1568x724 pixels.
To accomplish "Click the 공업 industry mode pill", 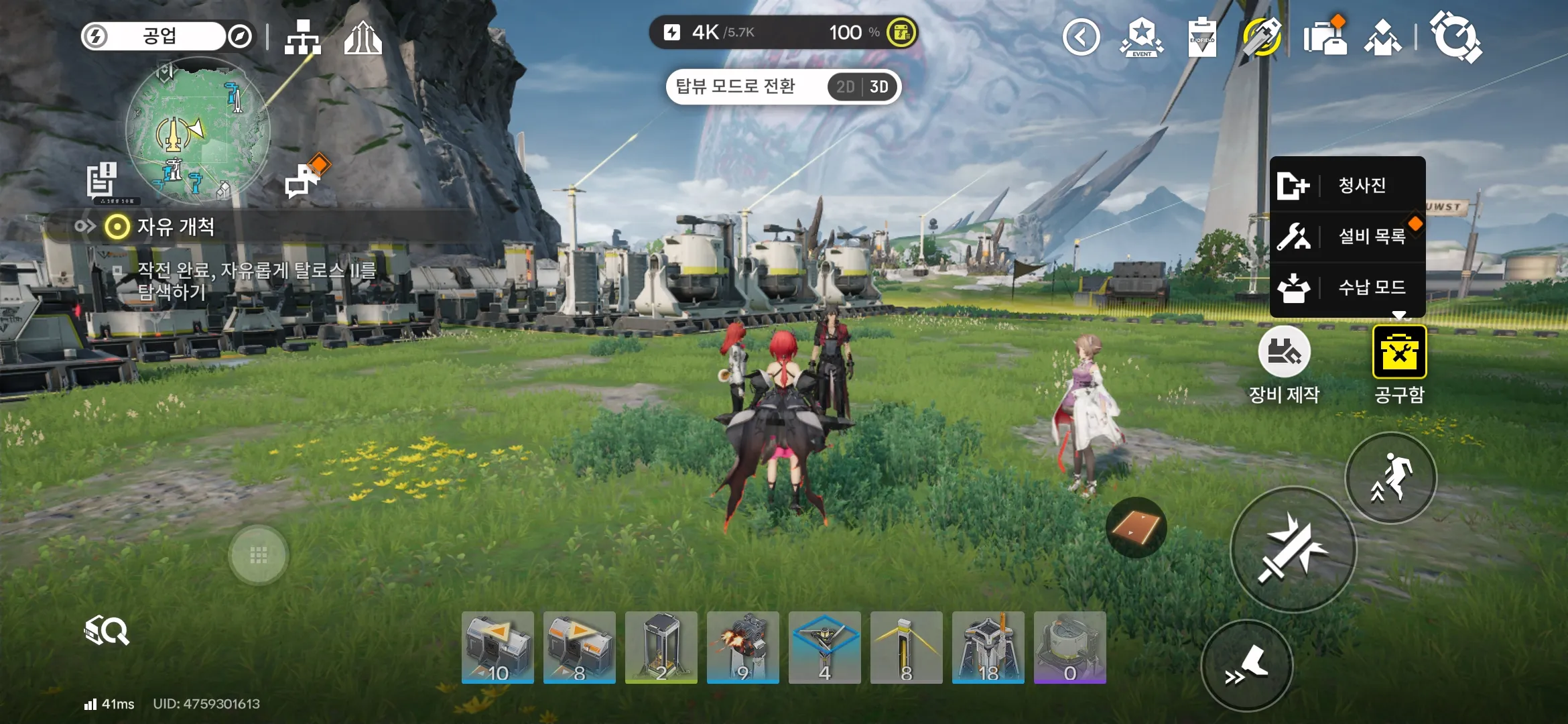I will click(159, 36).
